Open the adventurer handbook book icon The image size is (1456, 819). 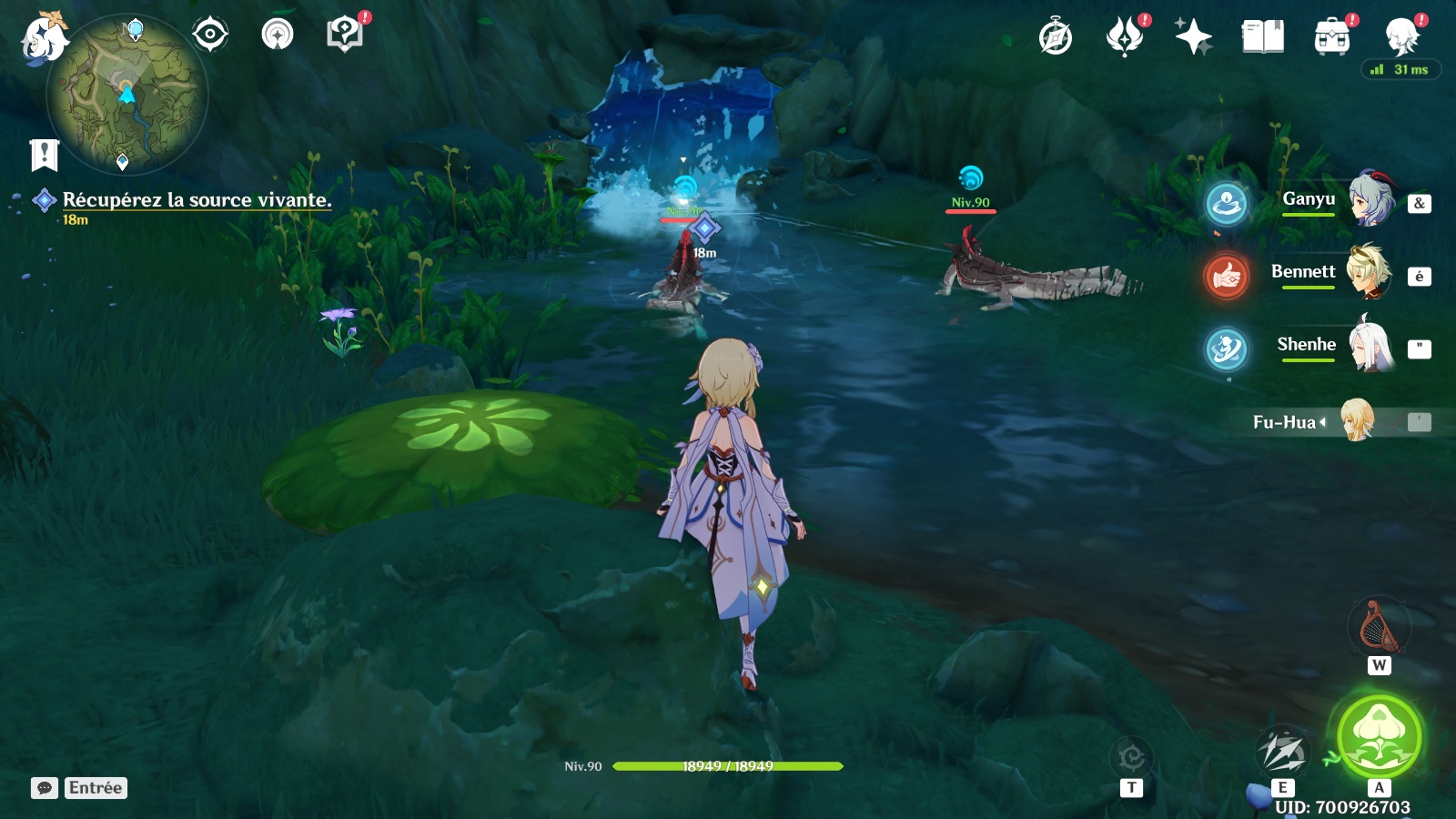pos(1263,37)
